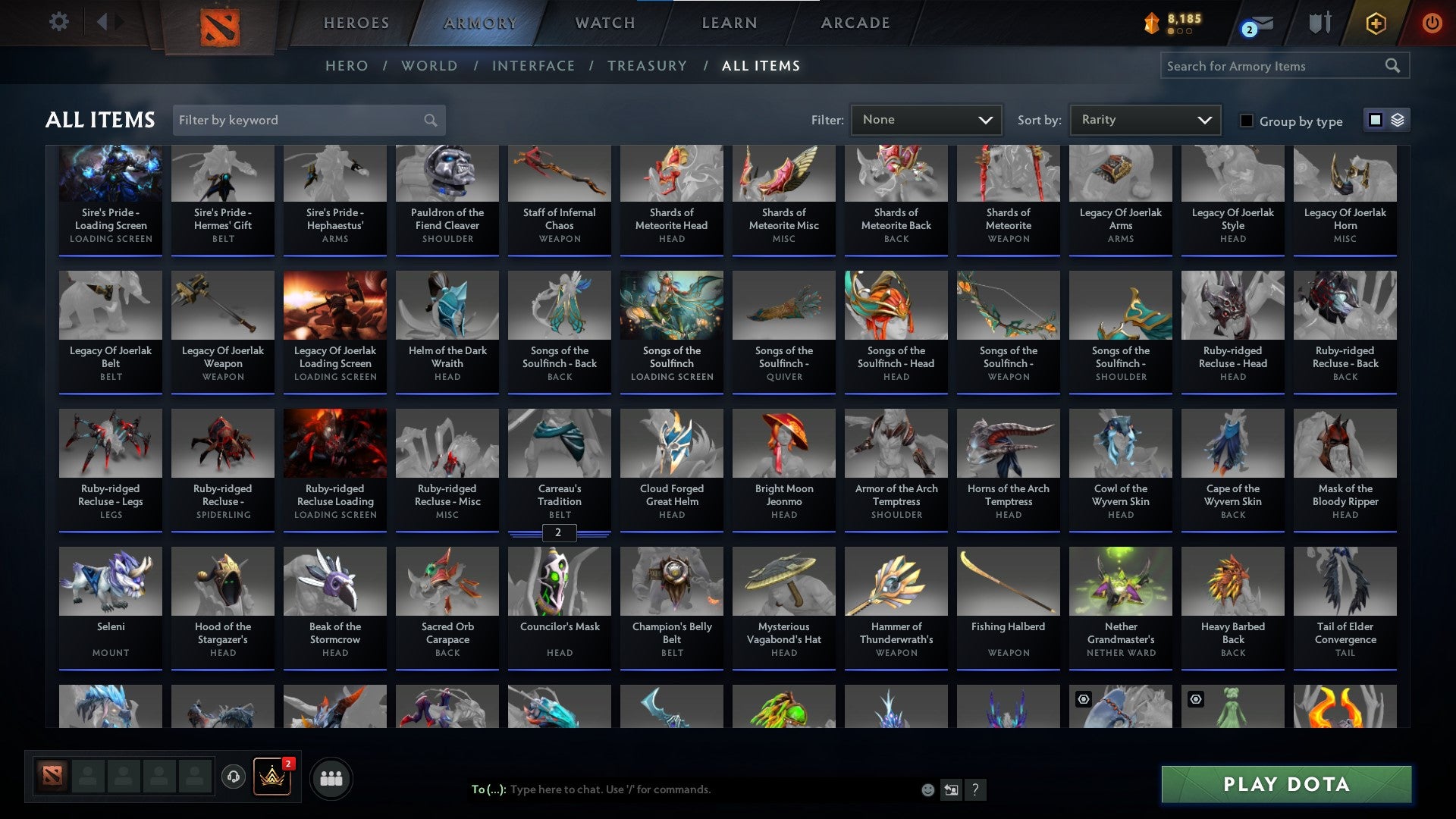Open the friends list icon
Viewport: 1456px width, 819px height.
(x=331, y=777)
